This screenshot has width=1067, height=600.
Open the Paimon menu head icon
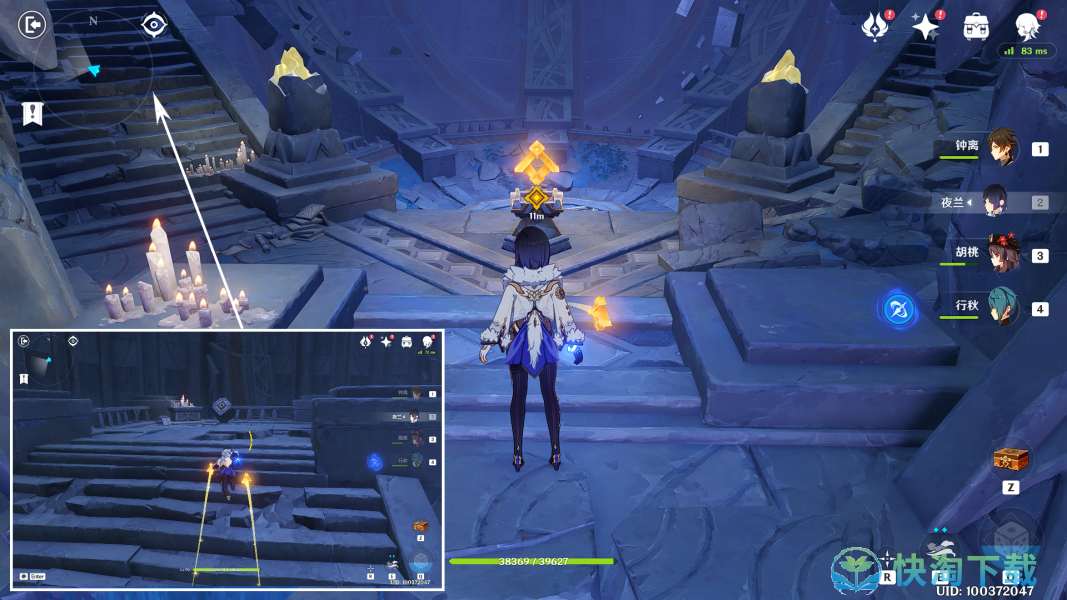[x=1027, y=26]
